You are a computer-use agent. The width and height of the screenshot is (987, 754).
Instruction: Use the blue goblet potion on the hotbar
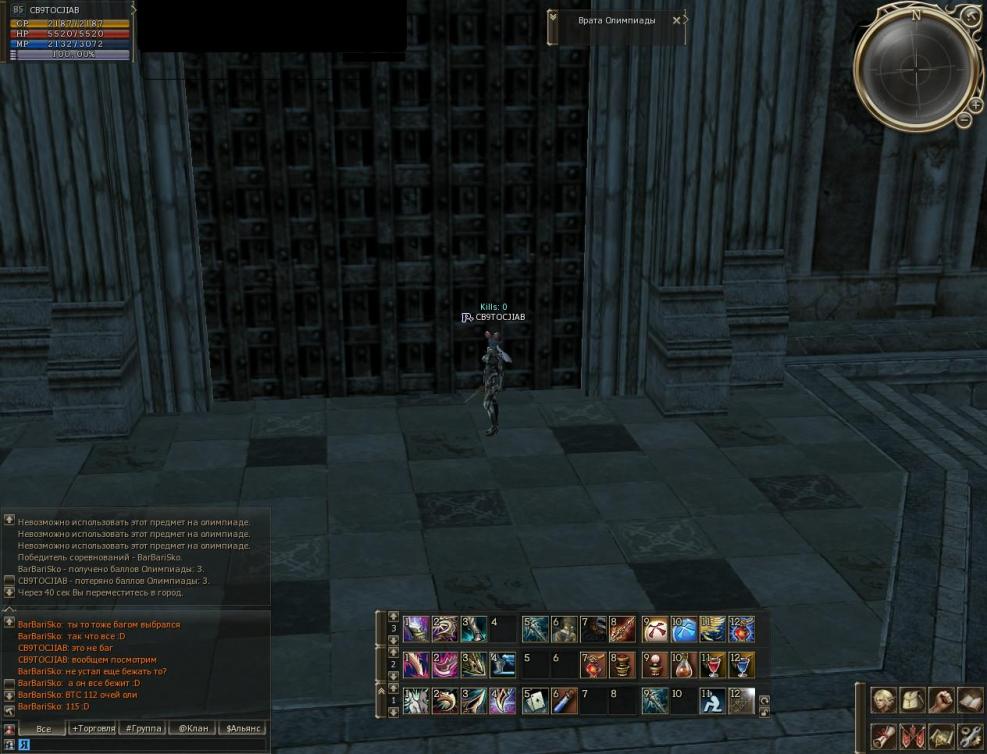coord(741,665)
